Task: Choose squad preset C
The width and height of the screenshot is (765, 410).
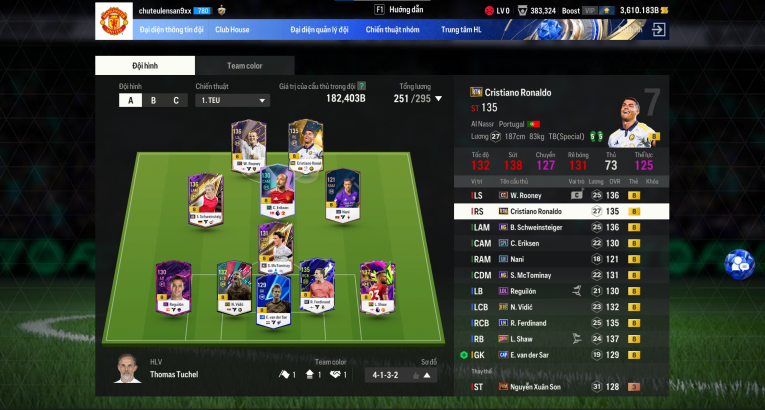Action: click(x=176, y=100)
